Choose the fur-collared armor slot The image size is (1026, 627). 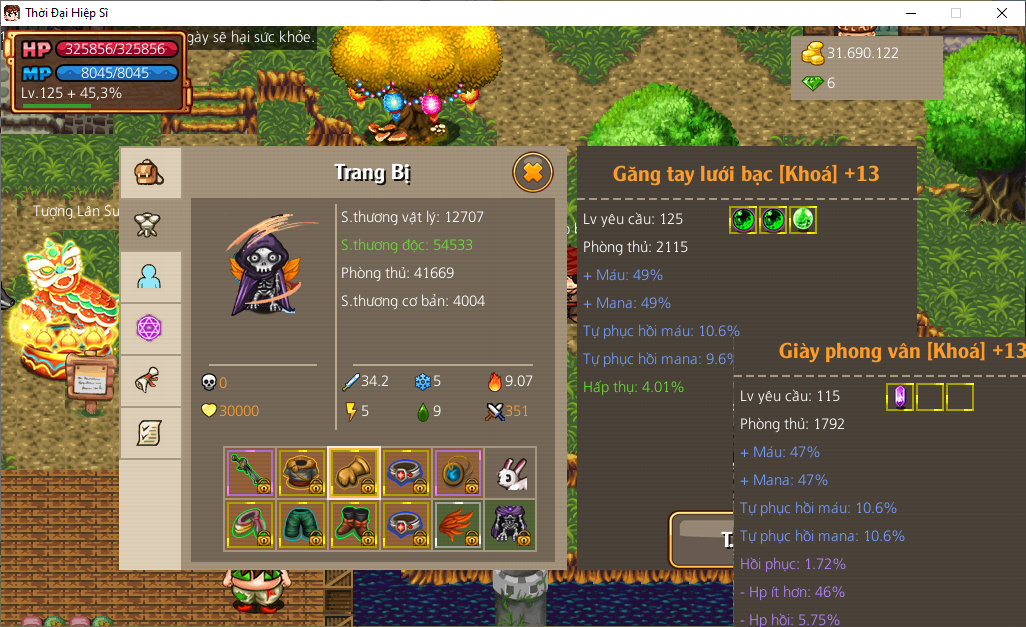pyautogui.click(x=302, y=473)
